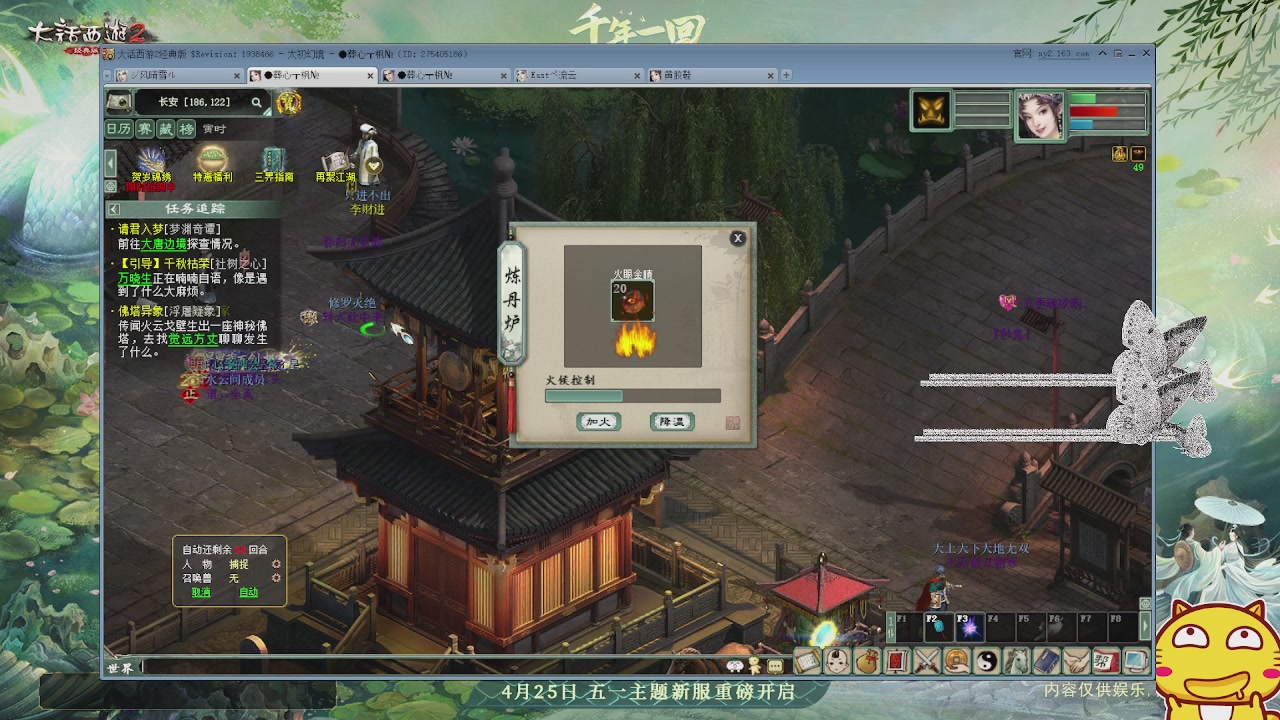
Task: Collapse the 任务追踪 quest panel
Action: [115, 208]
